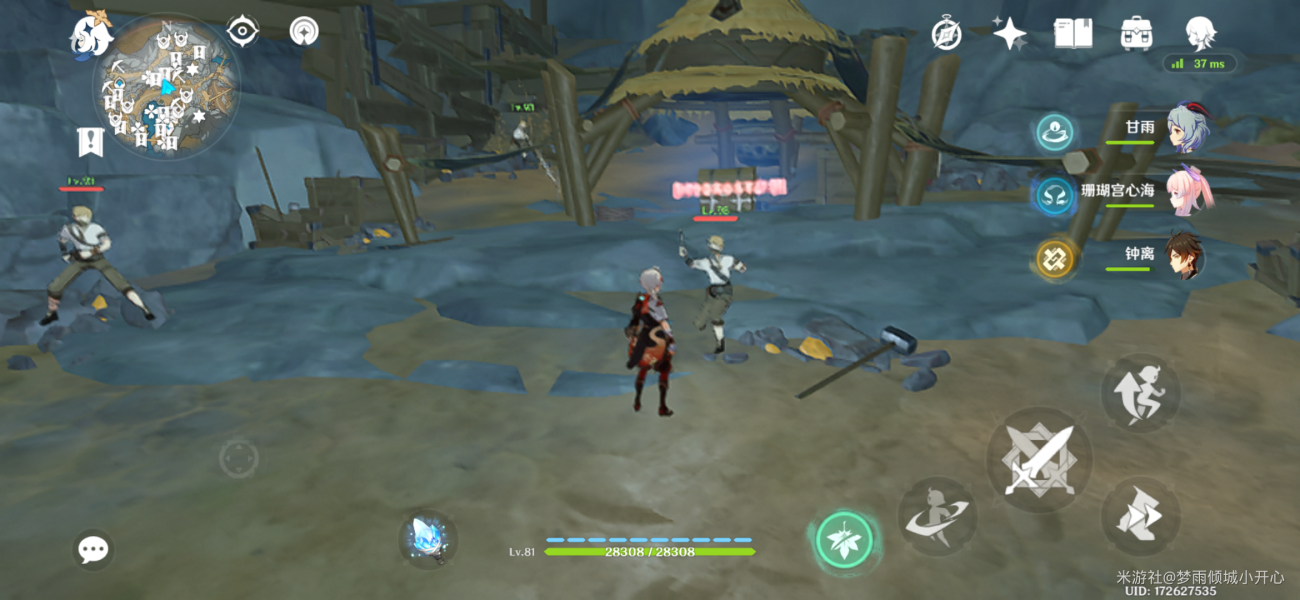Use the blue crystal gadget
The image size is (1300, 600).
(429, 540)
